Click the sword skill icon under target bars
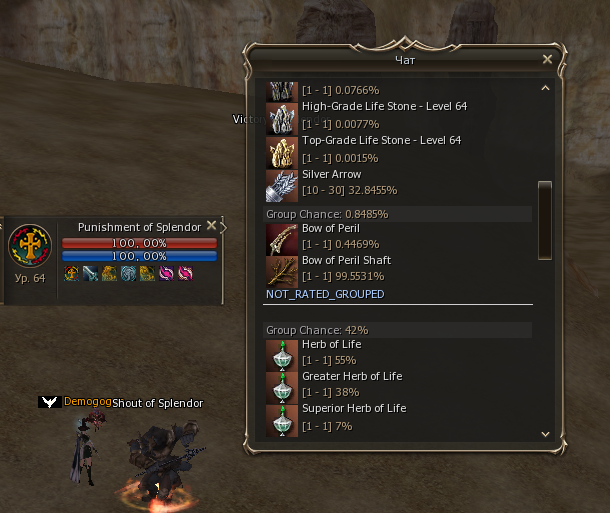 (x=90, y=273)
